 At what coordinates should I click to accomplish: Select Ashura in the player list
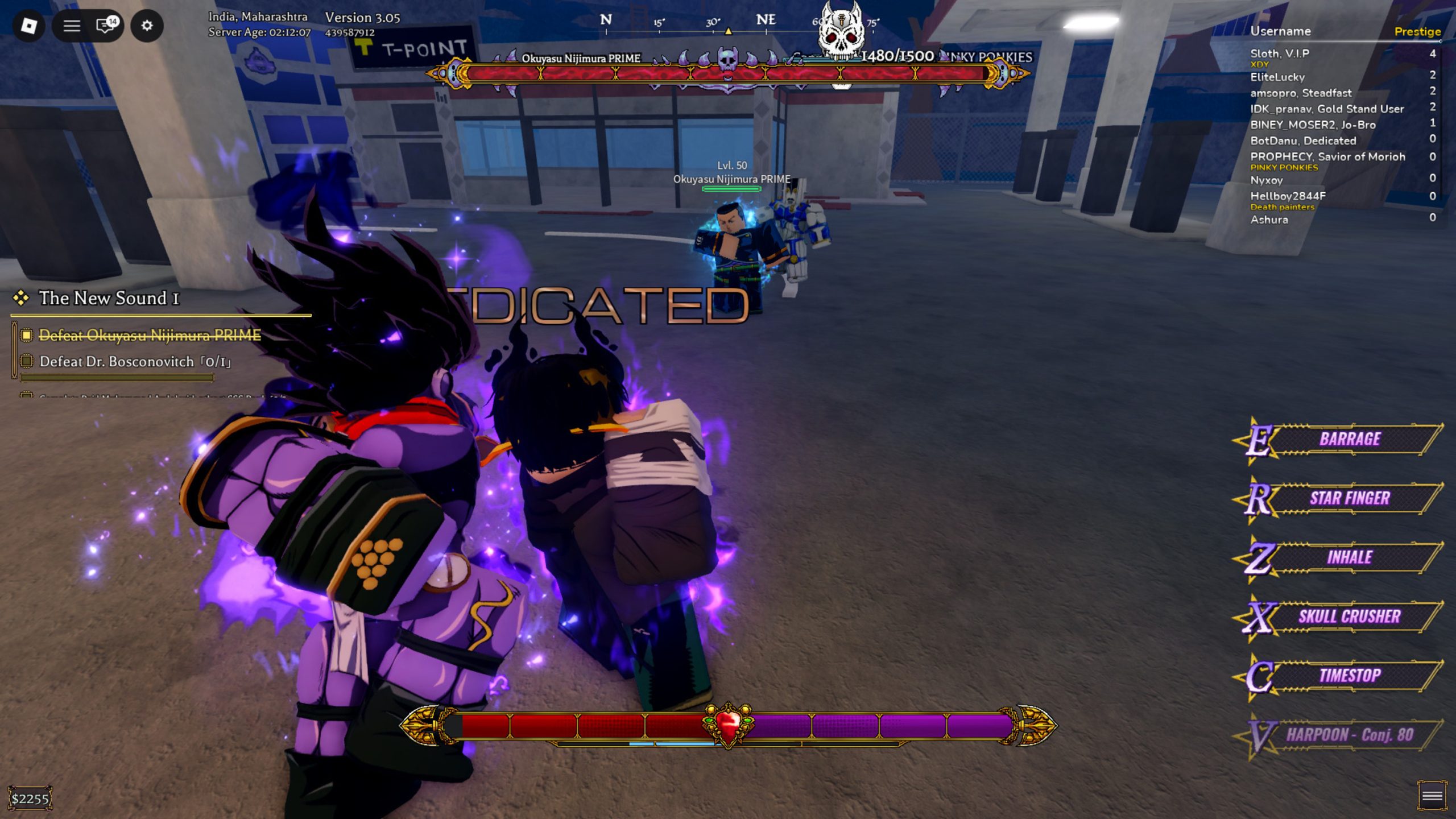[x=1269, y=220]
